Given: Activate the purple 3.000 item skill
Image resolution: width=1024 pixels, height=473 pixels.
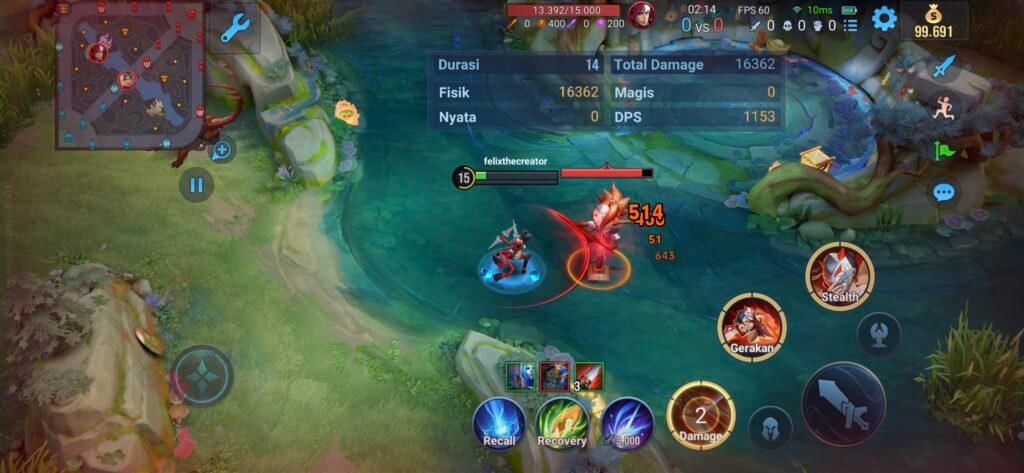Looking at the screenshot, I should [x=627, y=422].
